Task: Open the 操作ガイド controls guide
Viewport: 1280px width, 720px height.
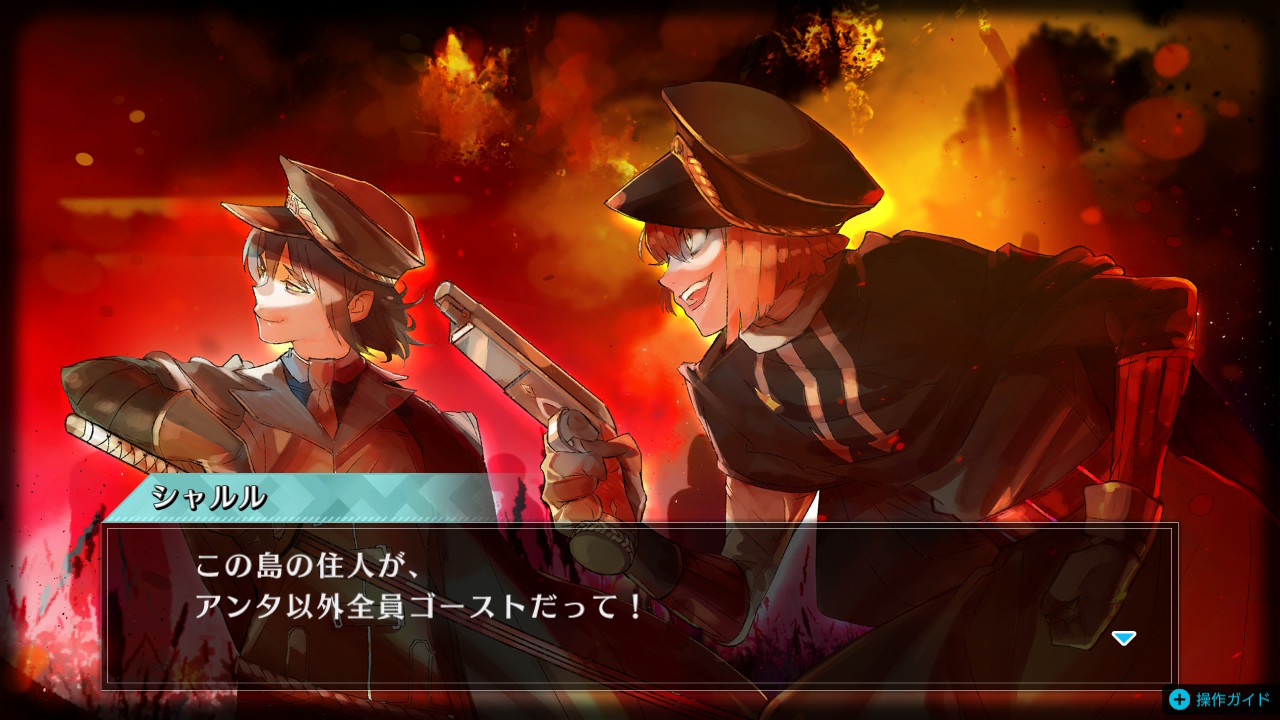Action: pos(1219,699)
